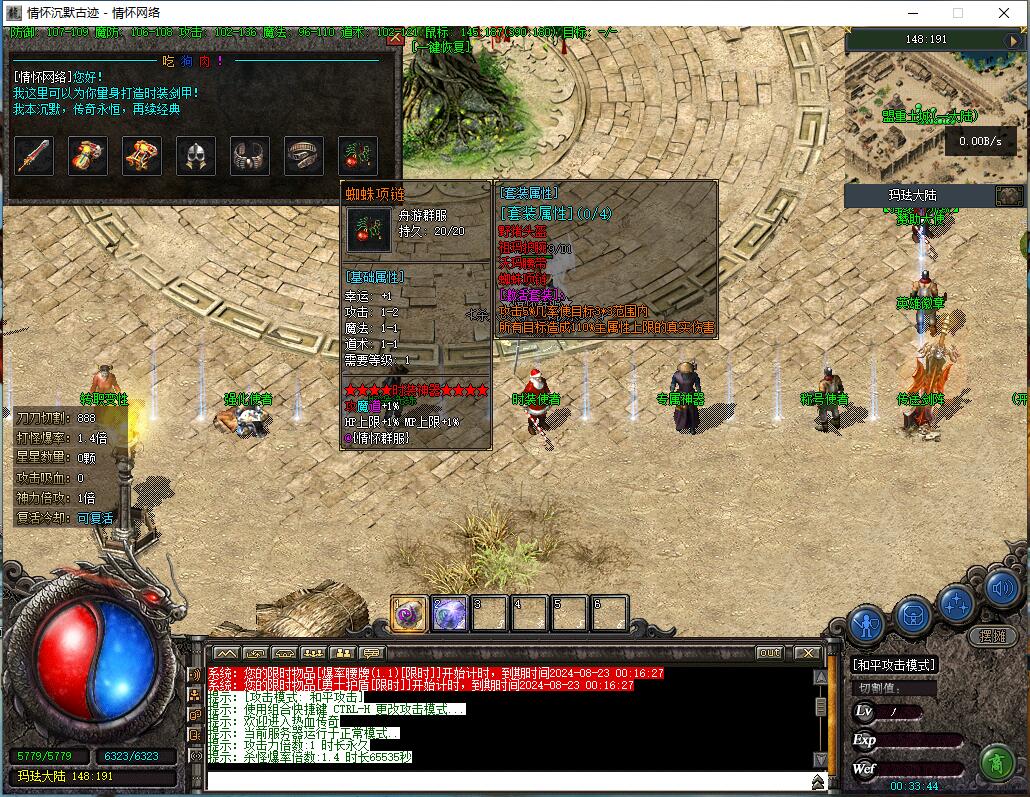The image size is (1030, 797).
Task: Click the 摆摊 stall button
Action: click(x=993, y=636)
